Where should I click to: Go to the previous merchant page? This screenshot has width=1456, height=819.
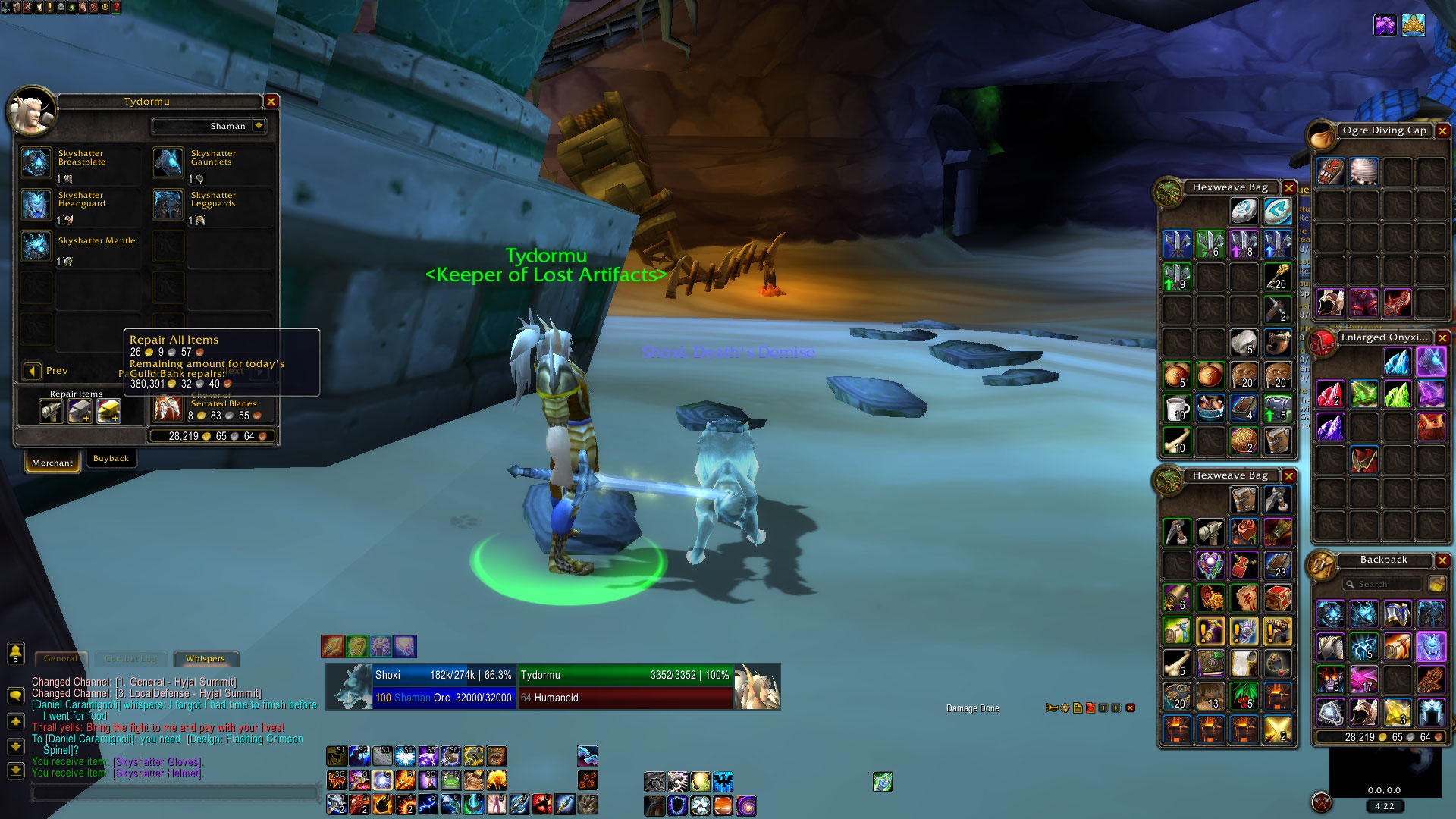click(x=33, y=371)
